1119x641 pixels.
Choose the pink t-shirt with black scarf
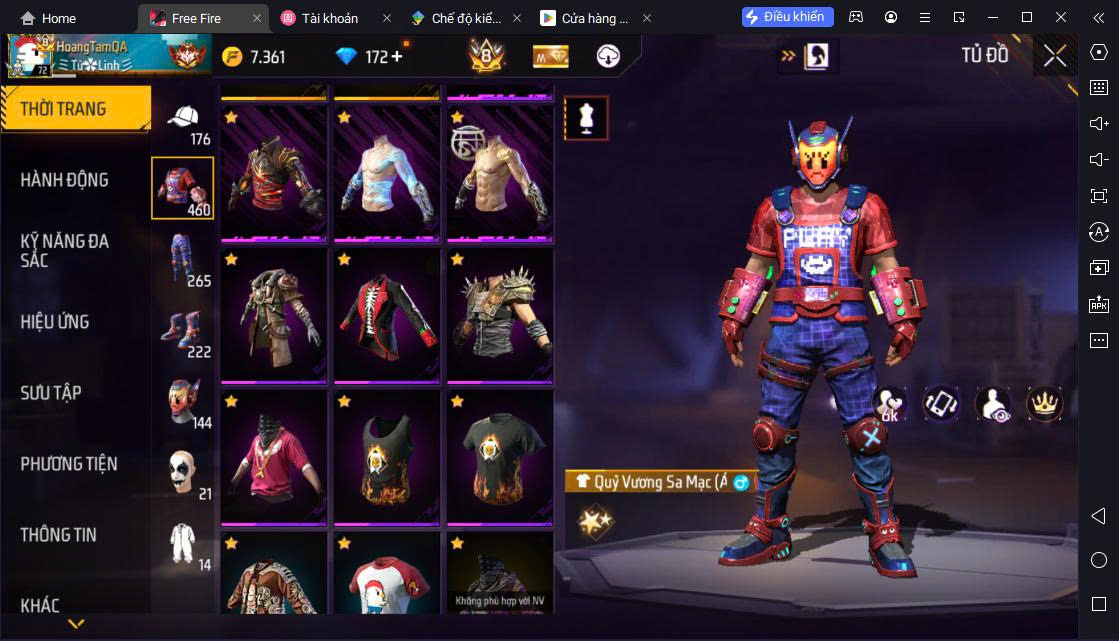click(272, 456)
